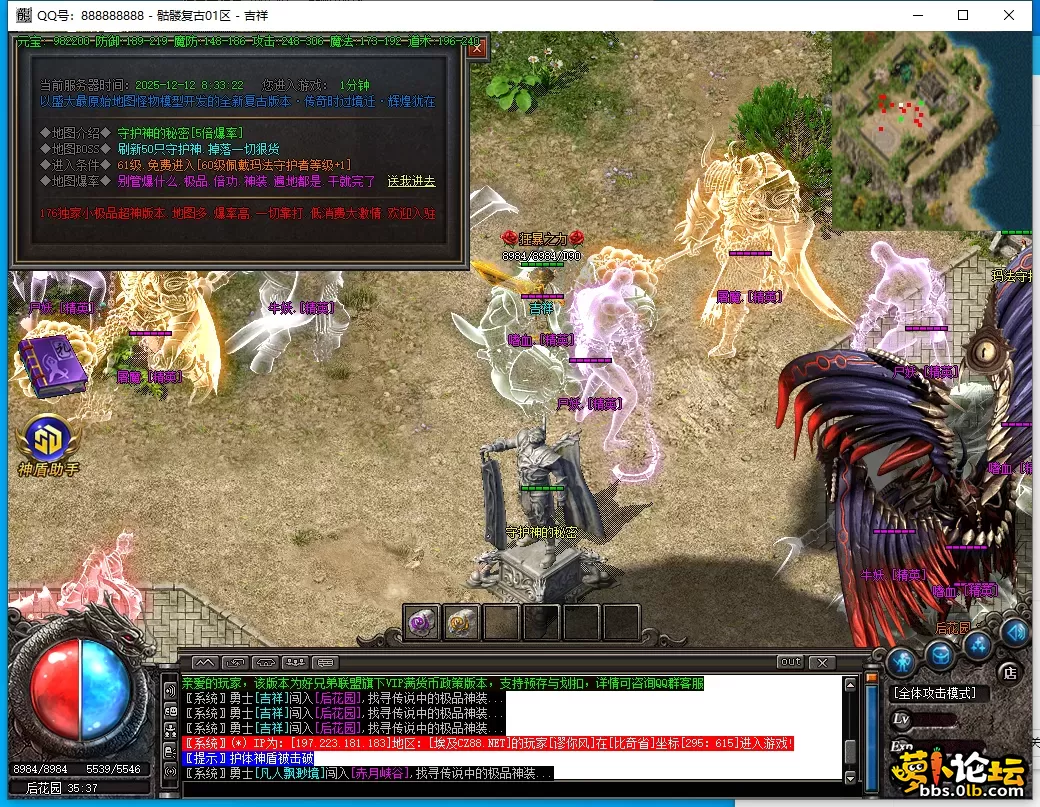The width and height of the screenshot is (1040, 807).
Task: Click the 送我进去 teleport link
Action: pos(411,181)
